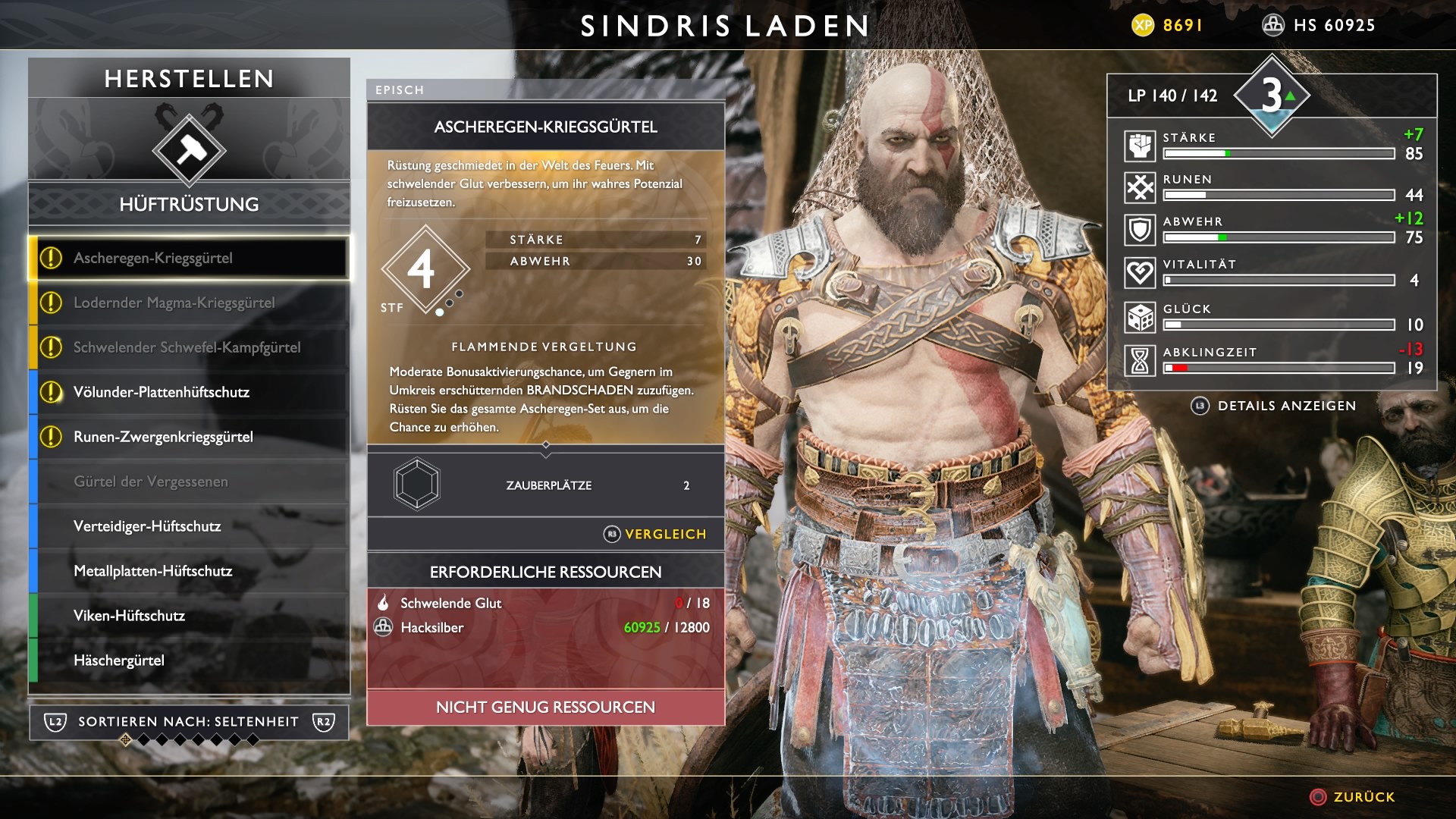Click the Nicht genug Ressourcen craft button
Screen dimensions: 1456x819
pos(545,708)
